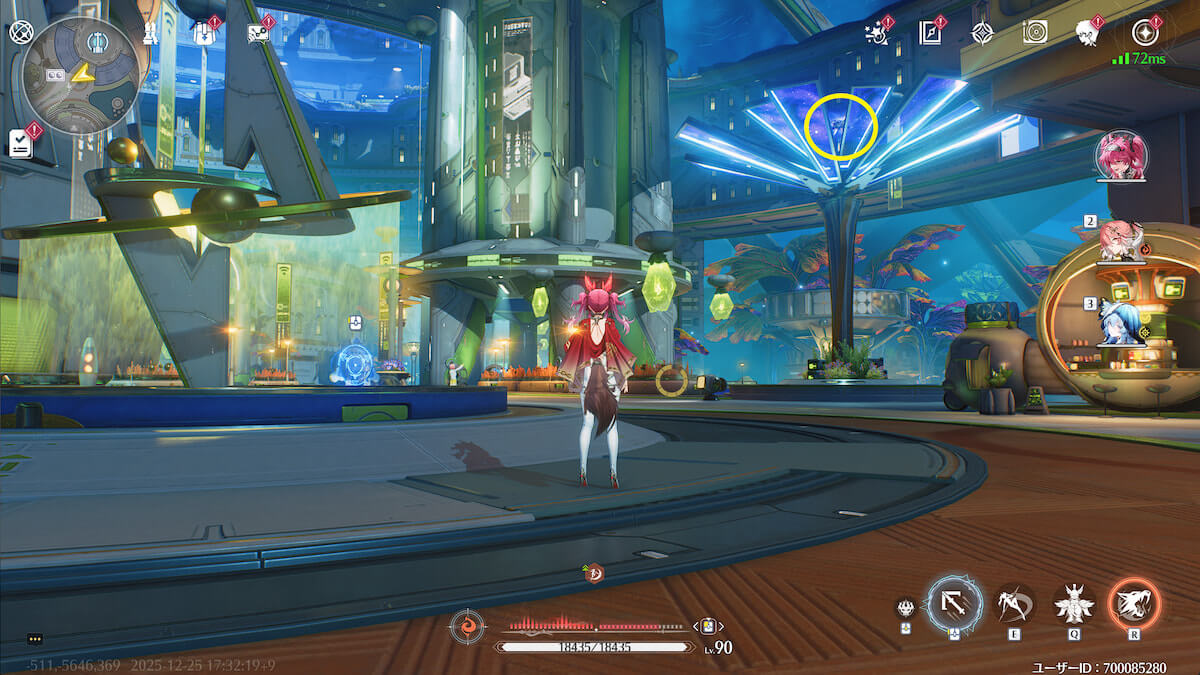Image resolution: width=1200 pixels, height=675 pixels.
Task: Open the chess pieces icon menu
Action: click(x=149, y=33)
